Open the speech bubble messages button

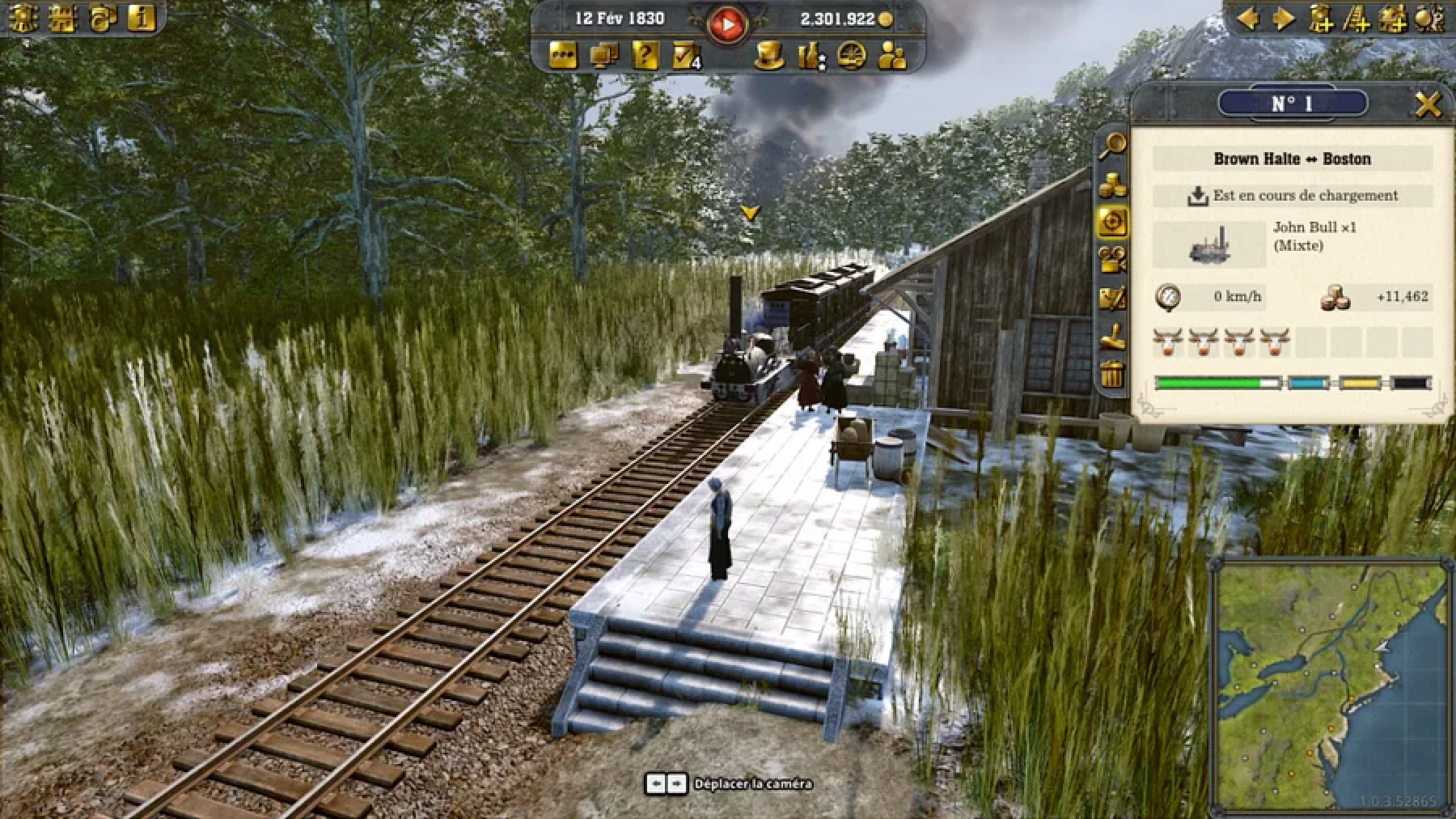coord(563,56)
